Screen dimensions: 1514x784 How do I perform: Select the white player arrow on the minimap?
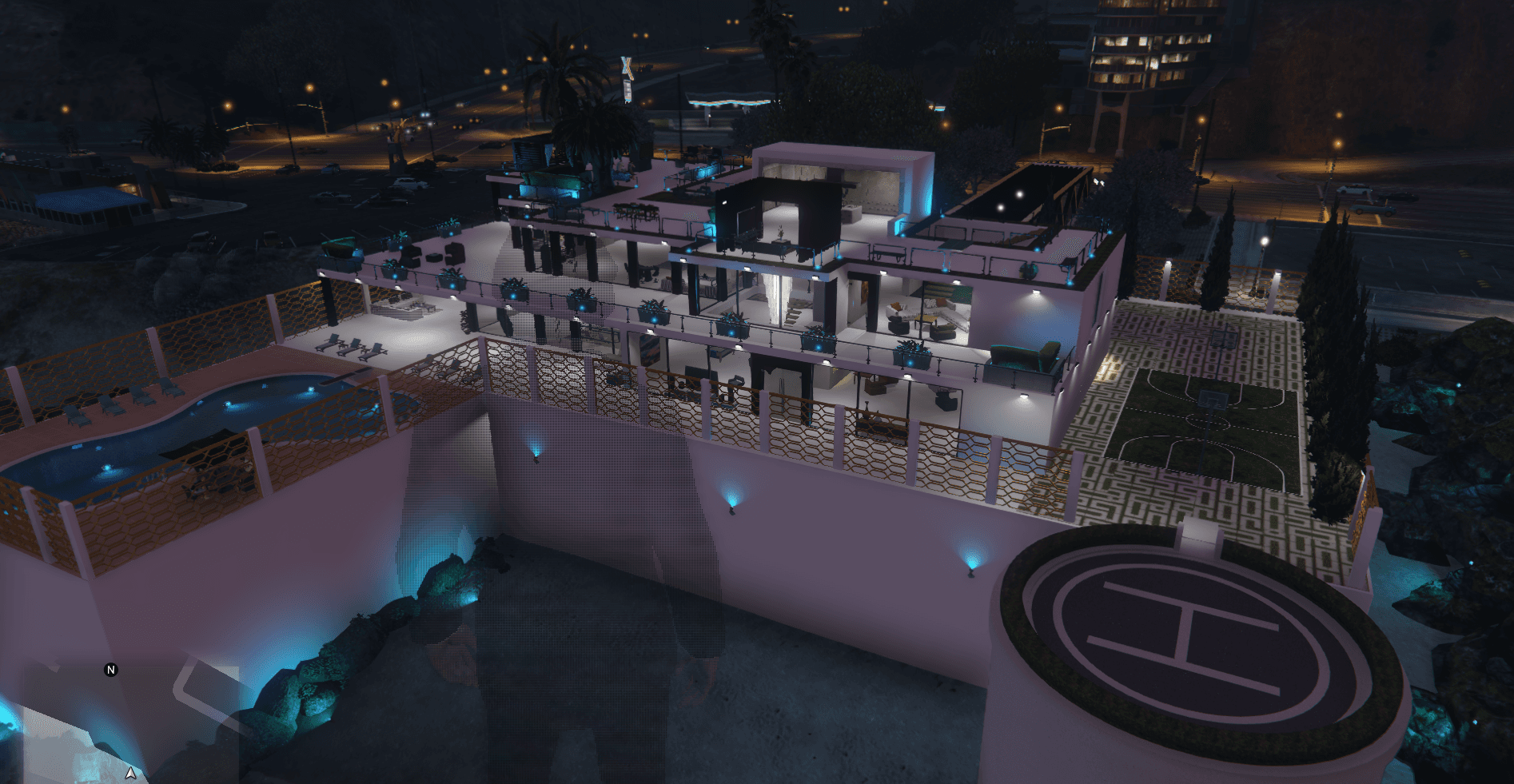(x=130, y=773)
